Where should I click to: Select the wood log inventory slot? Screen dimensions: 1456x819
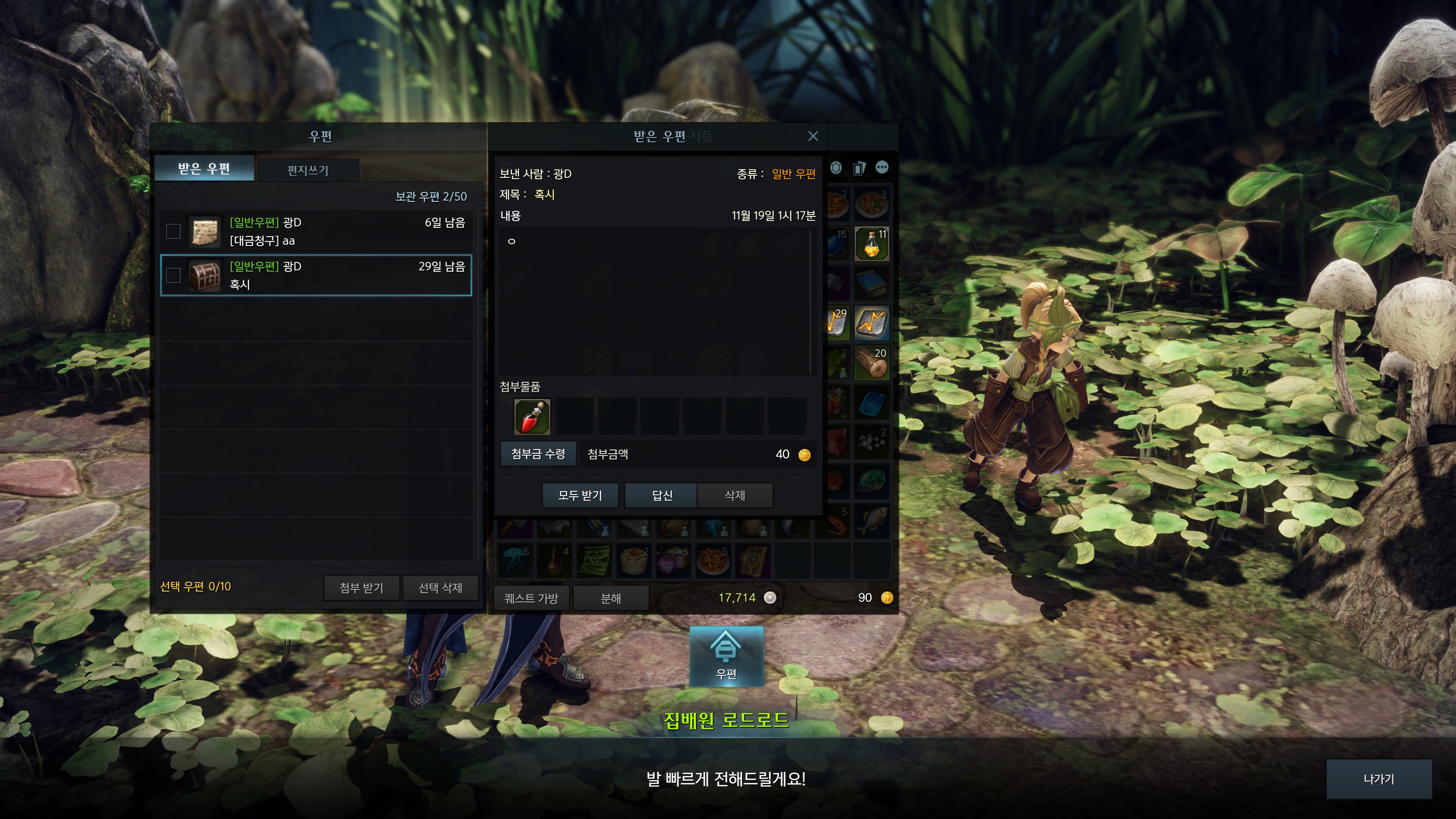872,363
